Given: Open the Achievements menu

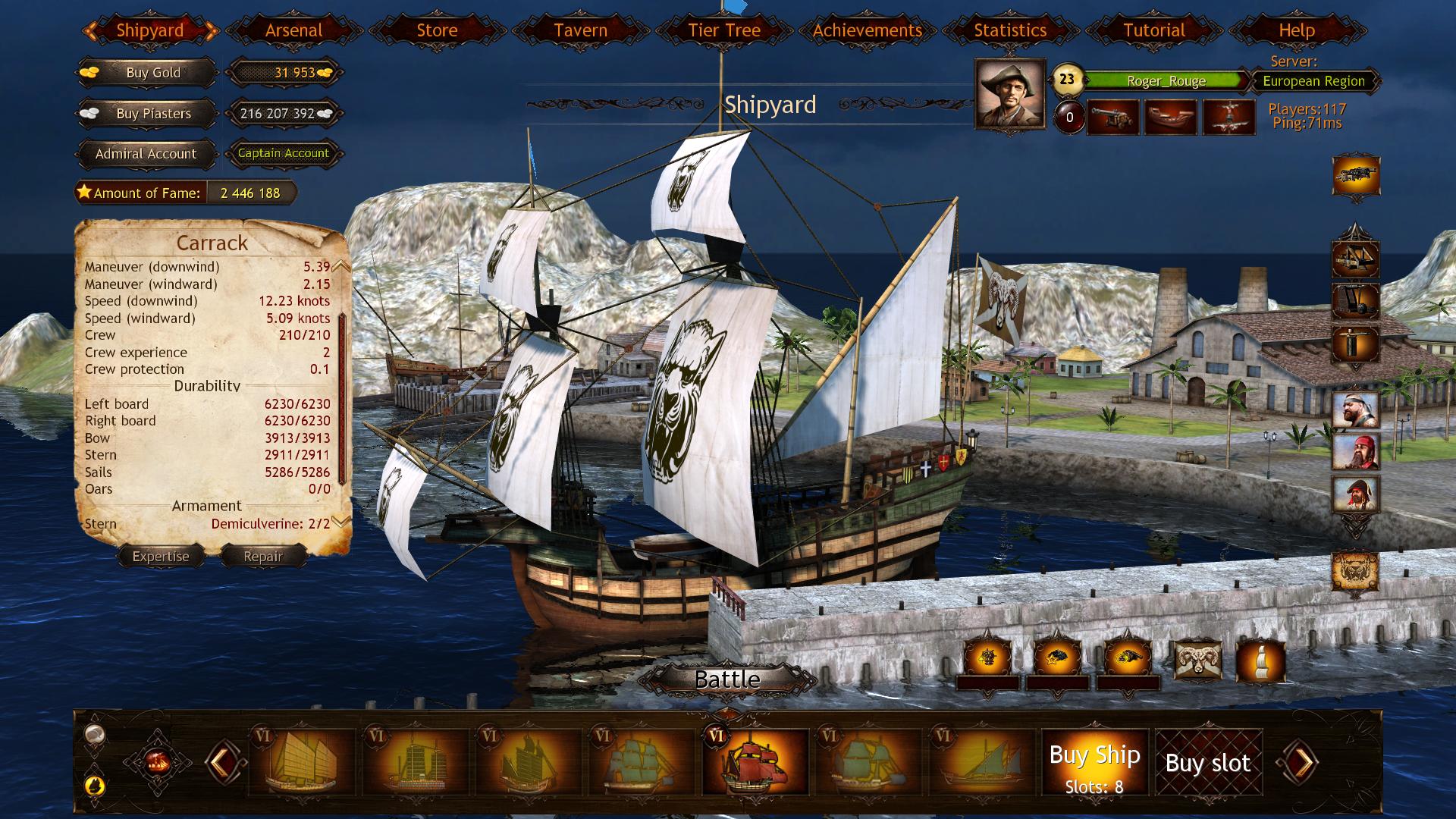Looking at the screenshot, I should click(866, 30).
